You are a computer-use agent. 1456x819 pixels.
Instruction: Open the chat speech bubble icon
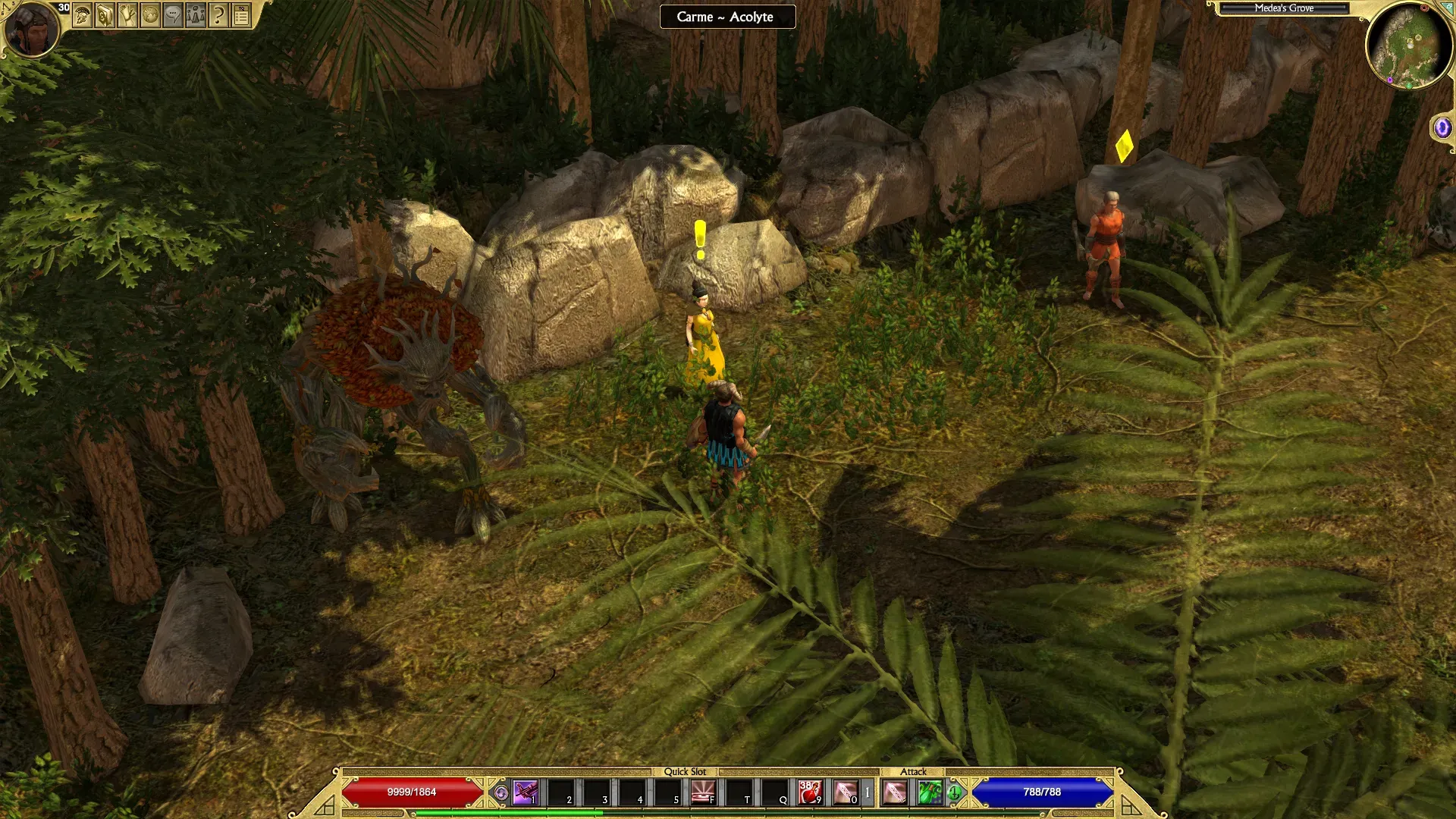tap(173, 15)
